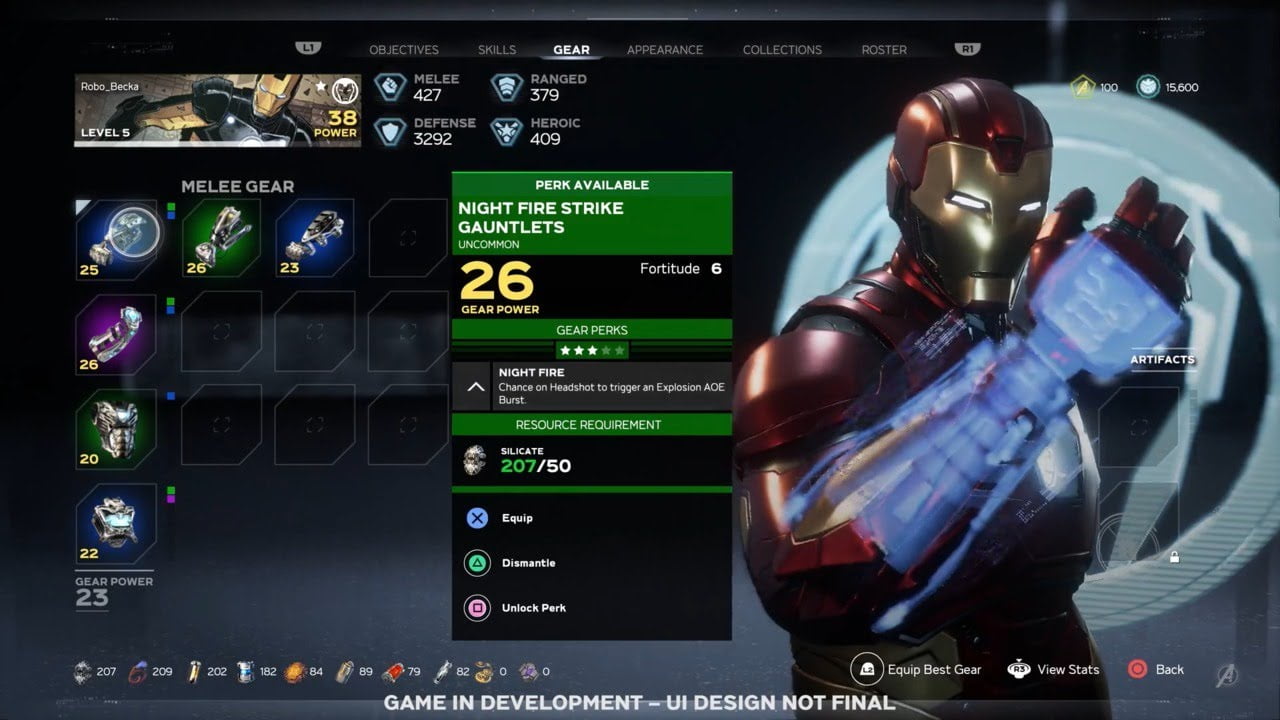Select the equipped melee gear, power 25
The image size is (1280, 720).
point(117,238)
